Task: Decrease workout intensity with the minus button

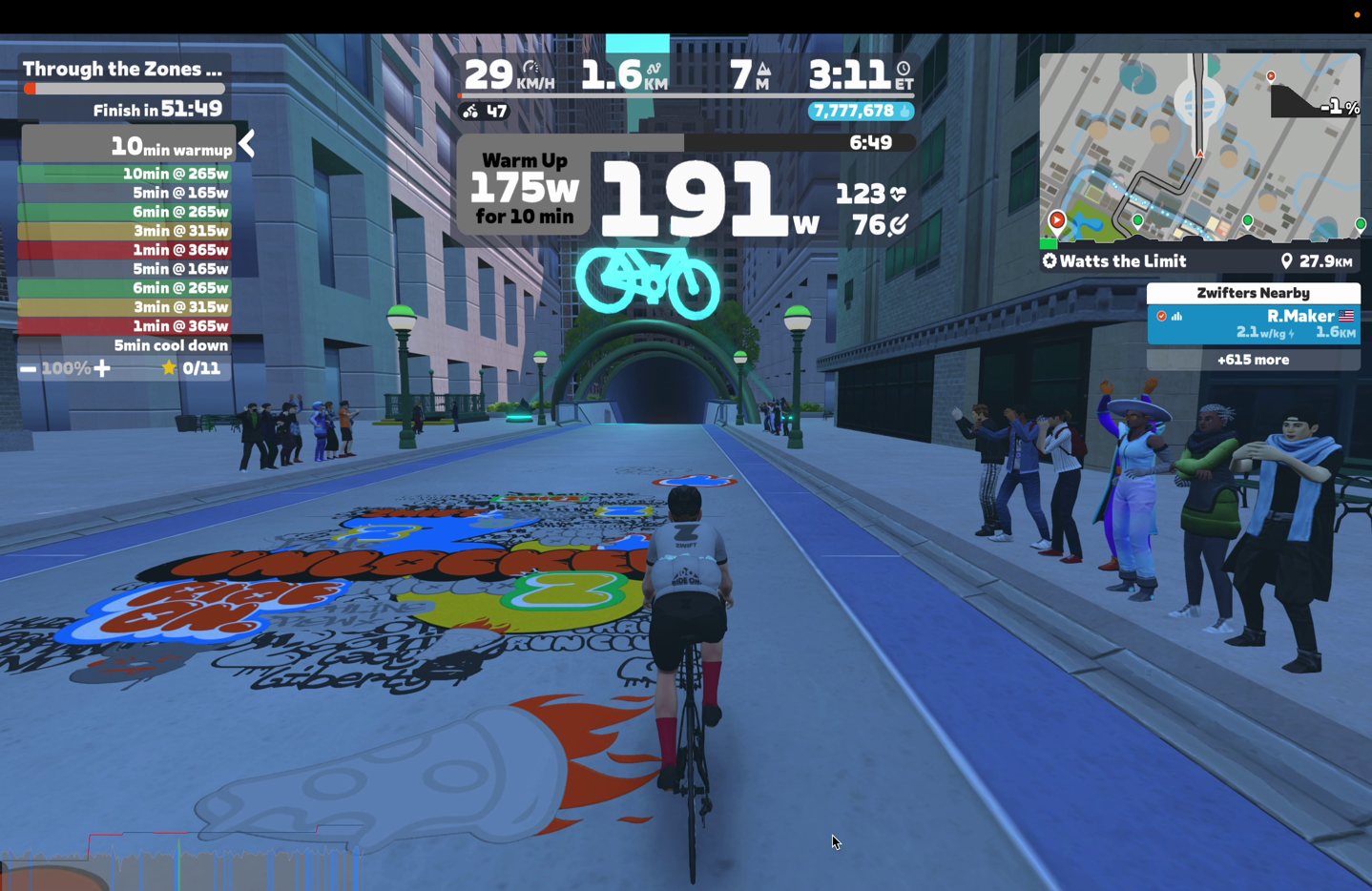Action: coord(29,369)
